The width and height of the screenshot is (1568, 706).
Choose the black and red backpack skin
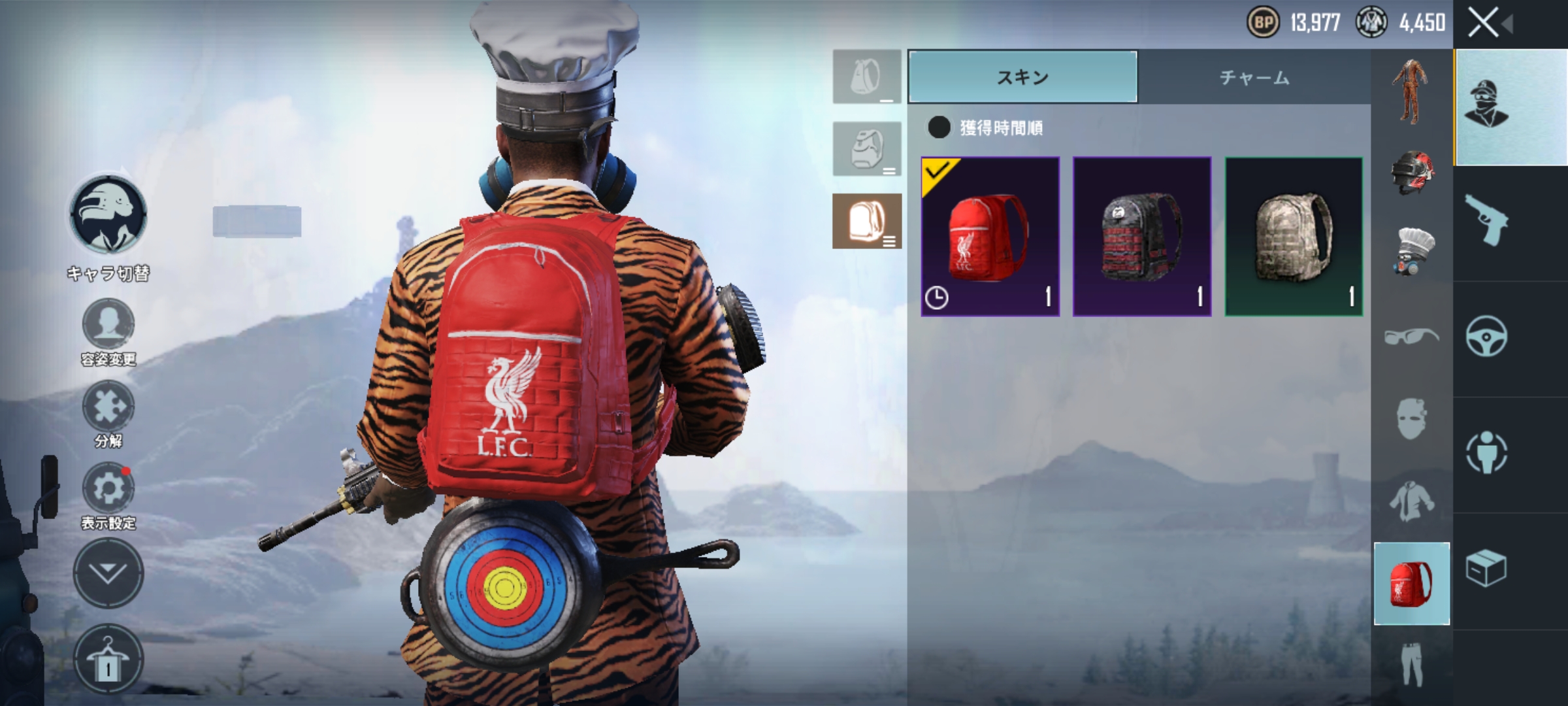click(x=1141, y=237)
